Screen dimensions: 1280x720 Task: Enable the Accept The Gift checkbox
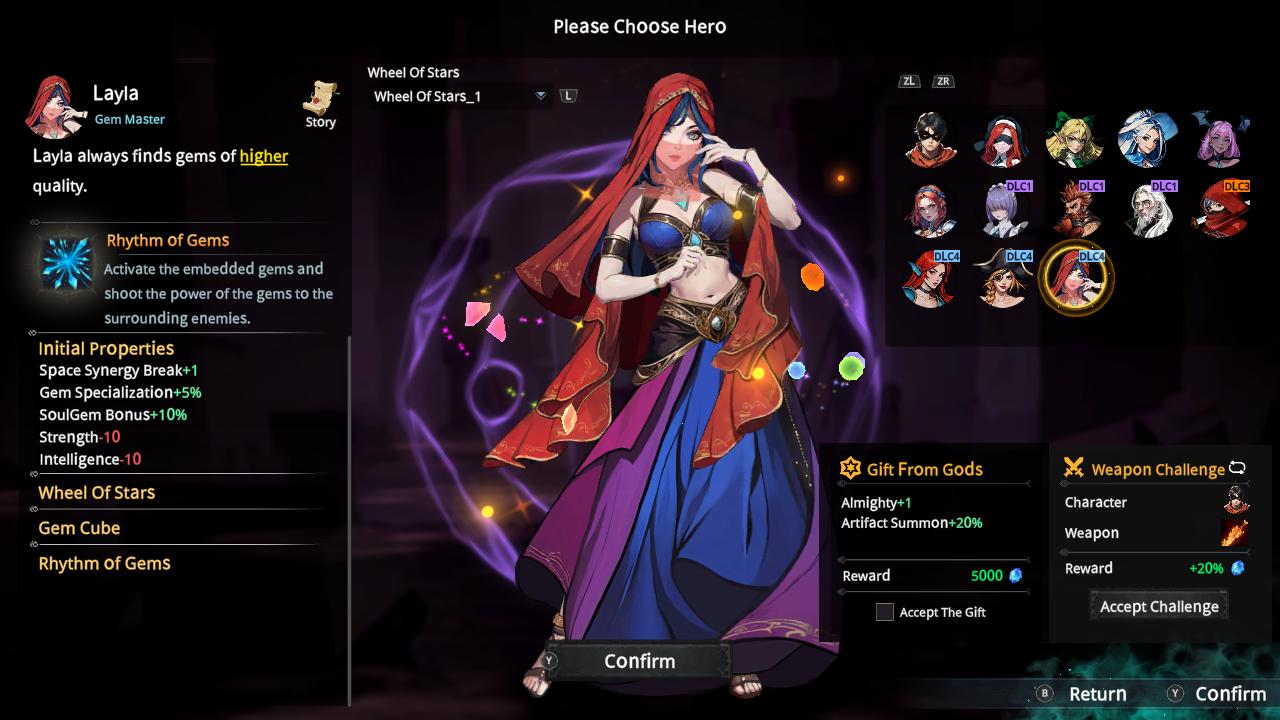[884, 612]
